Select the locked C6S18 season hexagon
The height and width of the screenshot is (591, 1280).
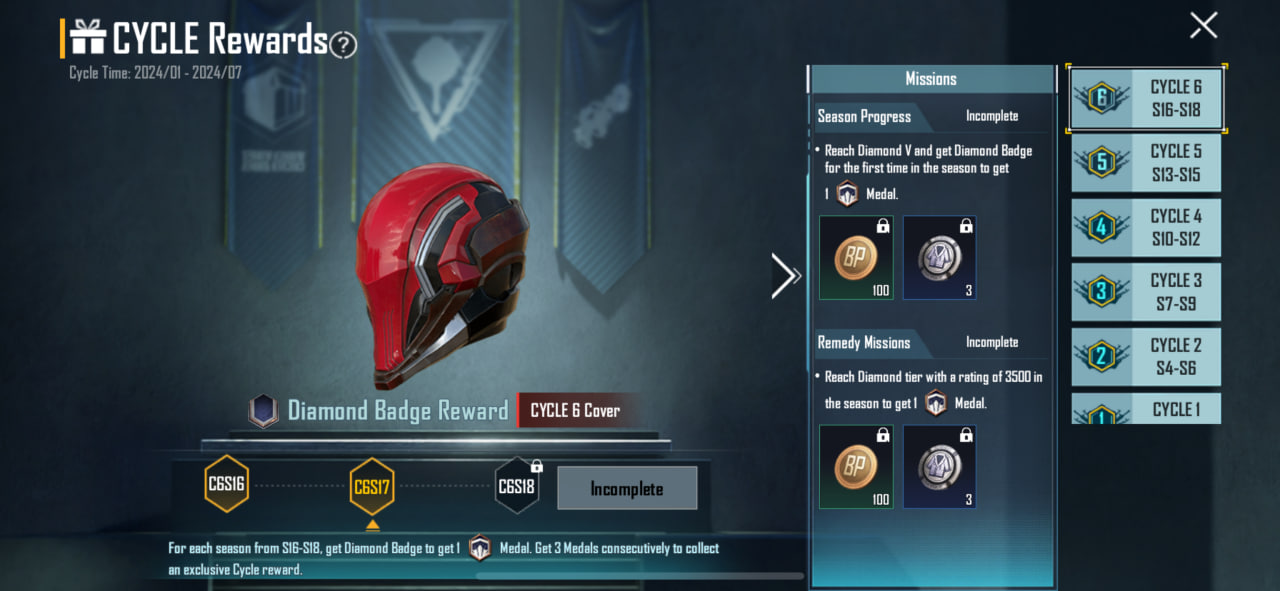tap(517, 486)
